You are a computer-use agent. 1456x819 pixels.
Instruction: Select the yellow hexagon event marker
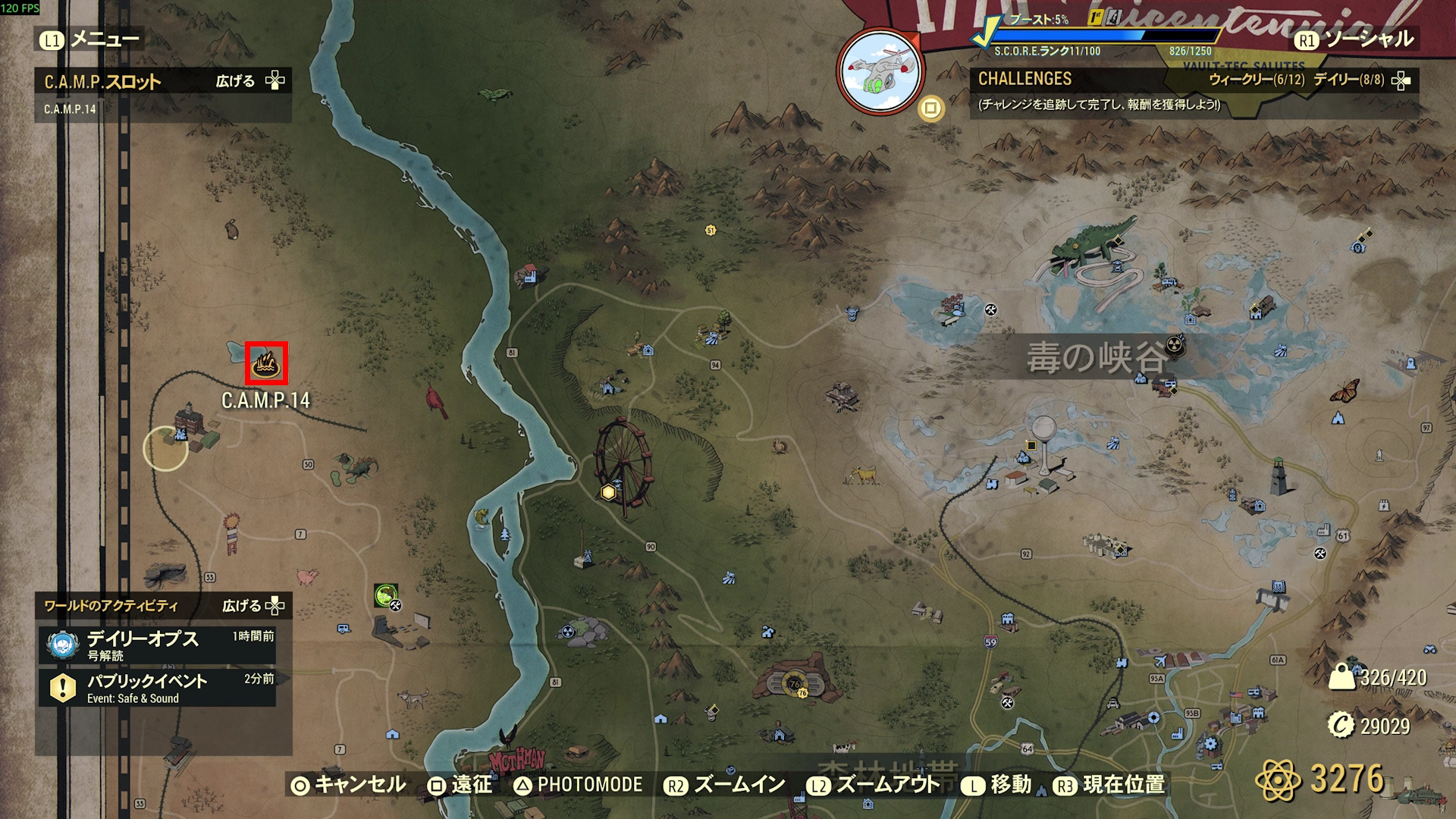(608, 493)
